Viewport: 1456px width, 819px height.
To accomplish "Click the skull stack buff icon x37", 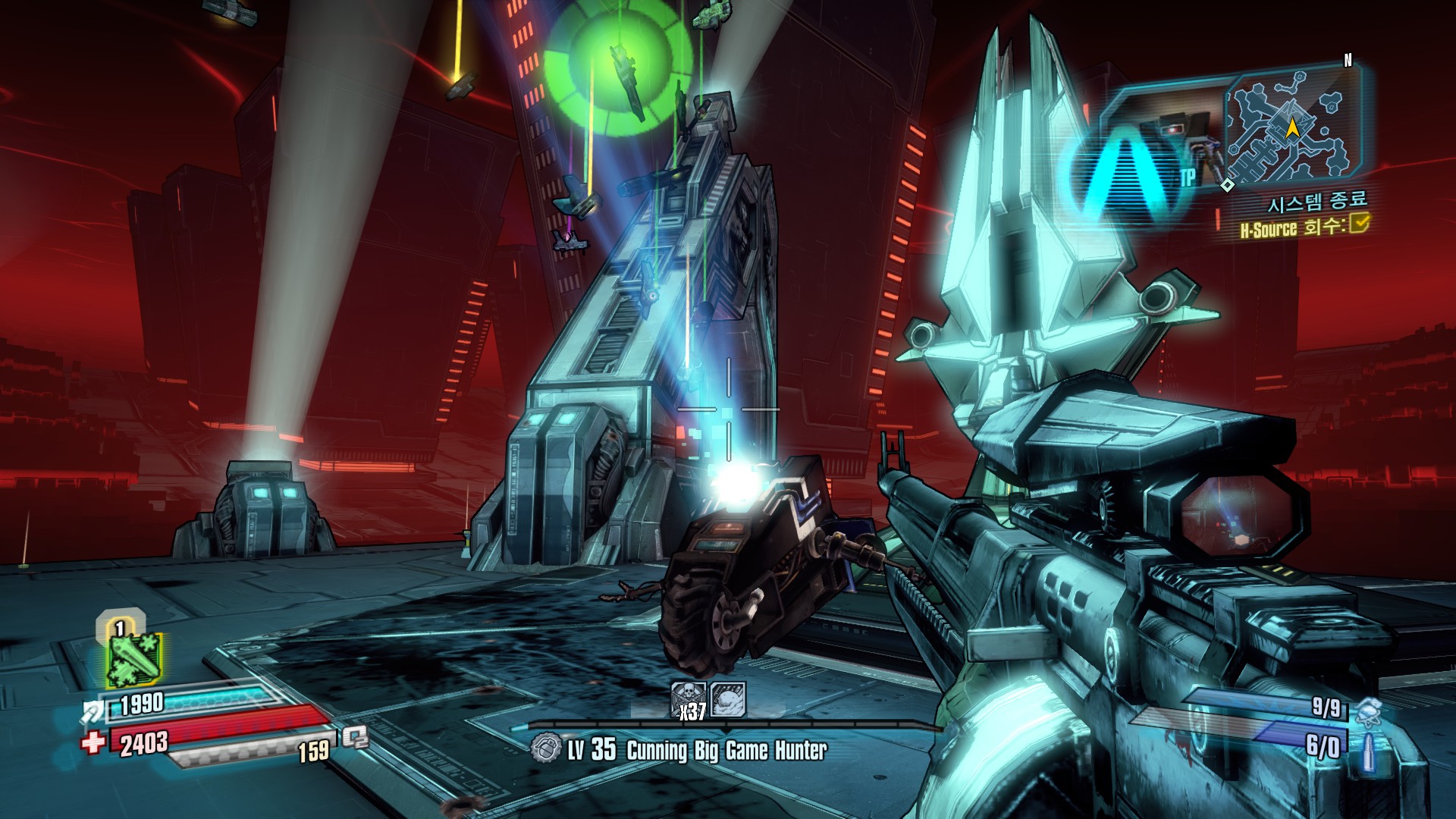I will (x=689, y=700).
